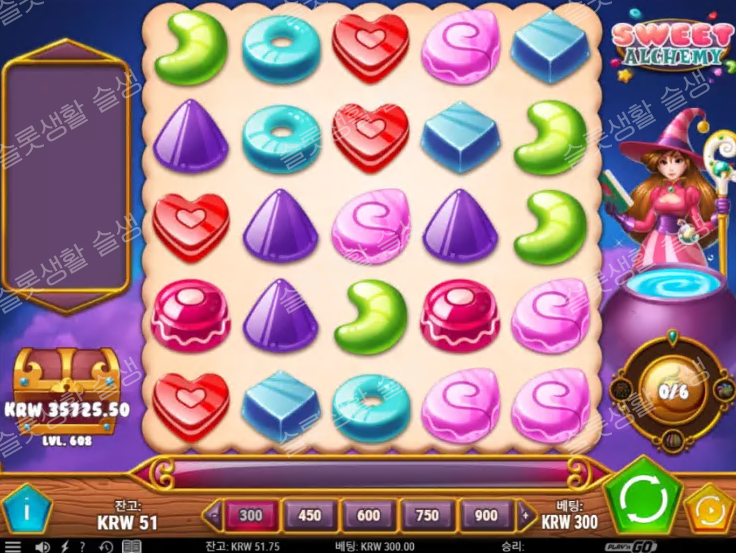Pick the 750 bet option
The image size is (736, 553).
click(x=428, y=516)
